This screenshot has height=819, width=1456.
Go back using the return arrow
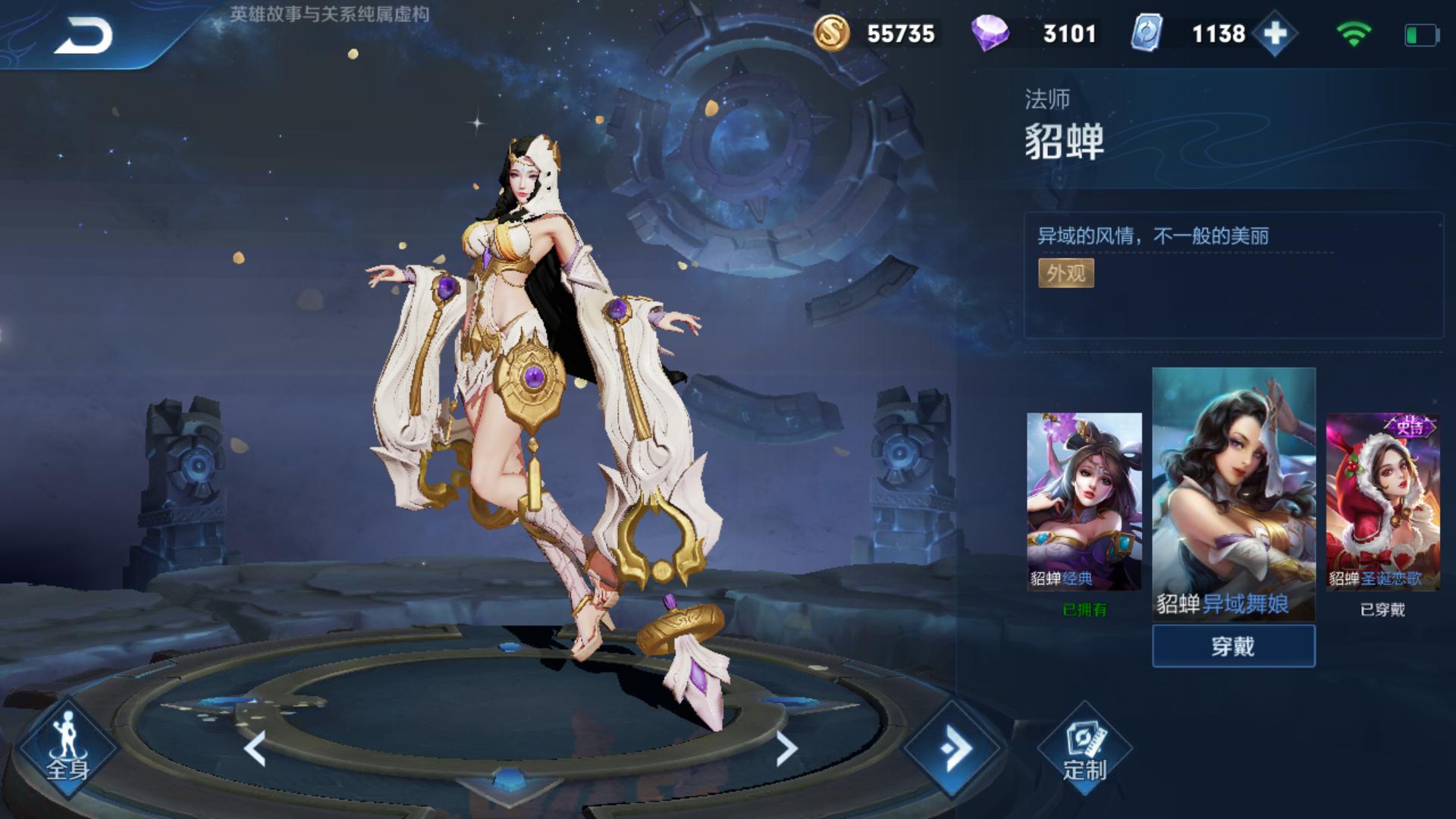(82, 36)
